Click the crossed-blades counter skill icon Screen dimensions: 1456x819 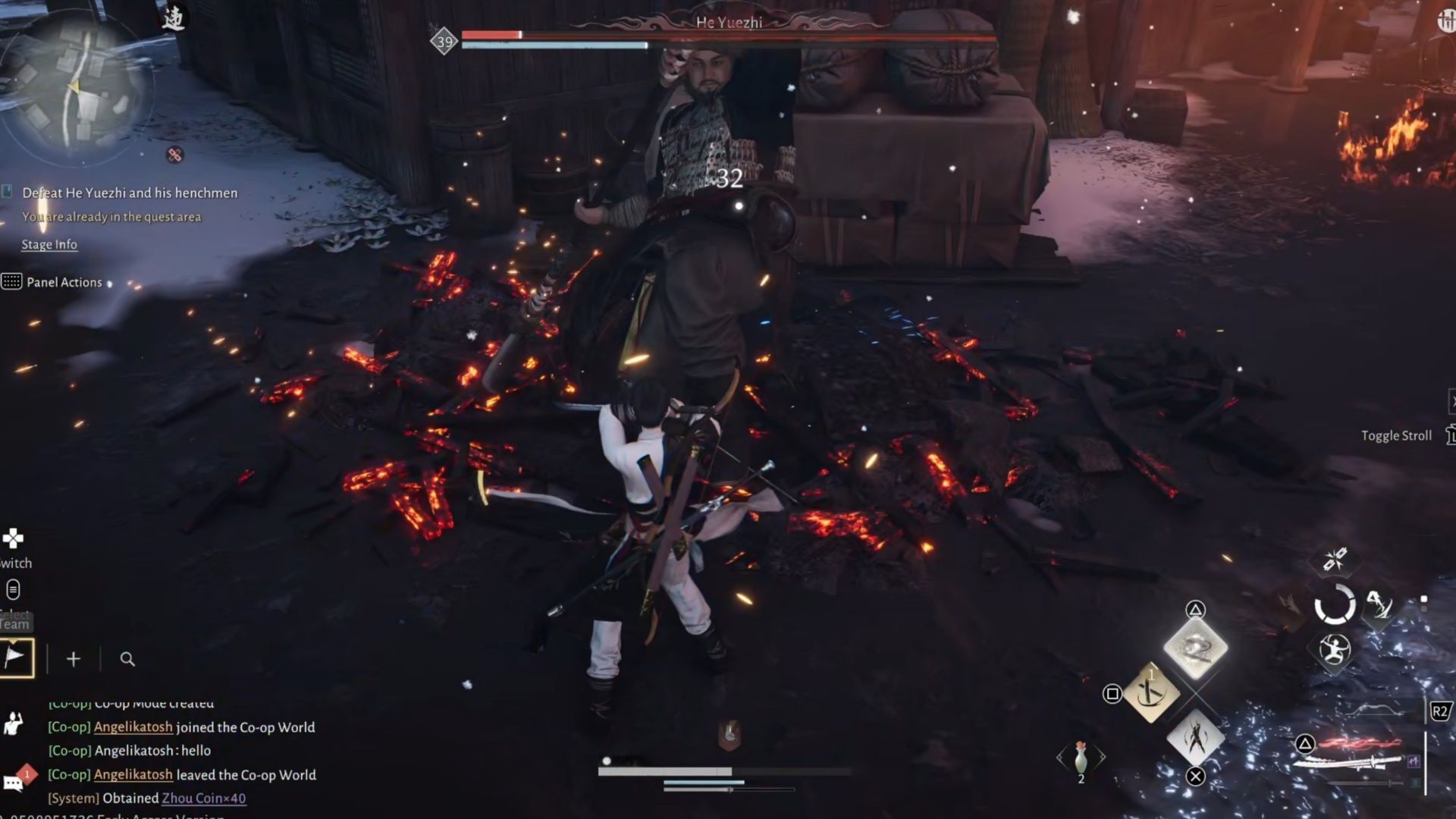pyautogui.click(x=1334, y=559)
